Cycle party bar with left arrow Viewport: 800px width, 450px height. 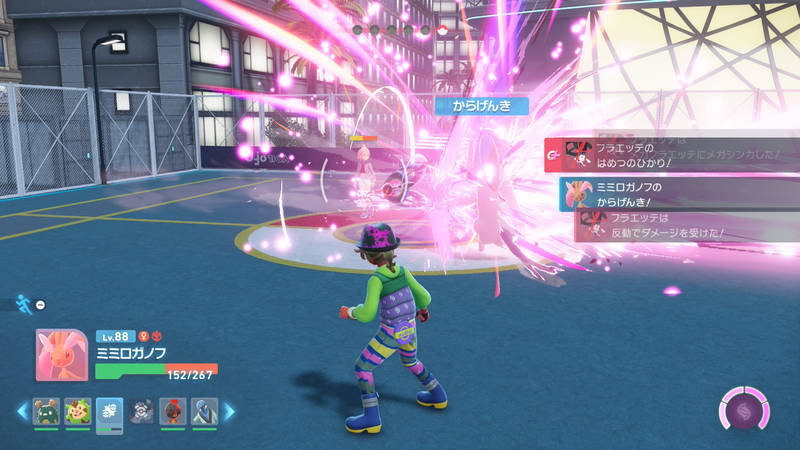coord(21,411)
